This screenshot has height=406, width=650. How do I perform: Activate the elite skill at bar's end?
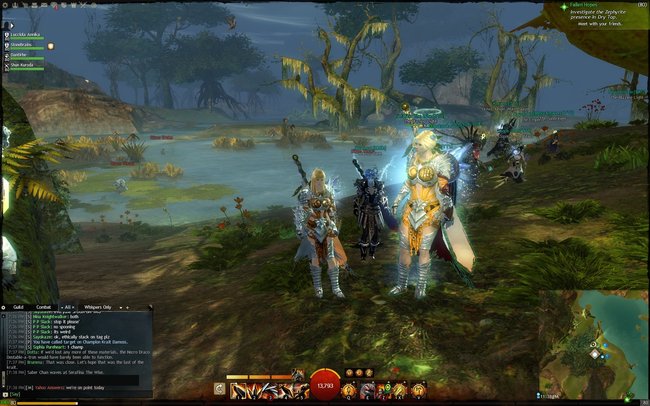tap(417, 388)
